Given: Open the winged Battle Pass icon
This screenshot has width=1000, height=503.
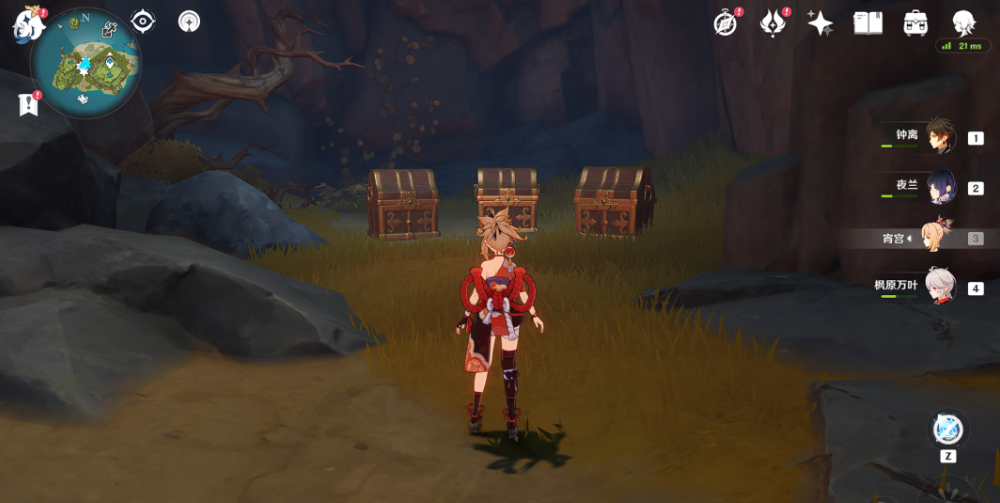Looking at the screenshot, I should coord(773,23).
